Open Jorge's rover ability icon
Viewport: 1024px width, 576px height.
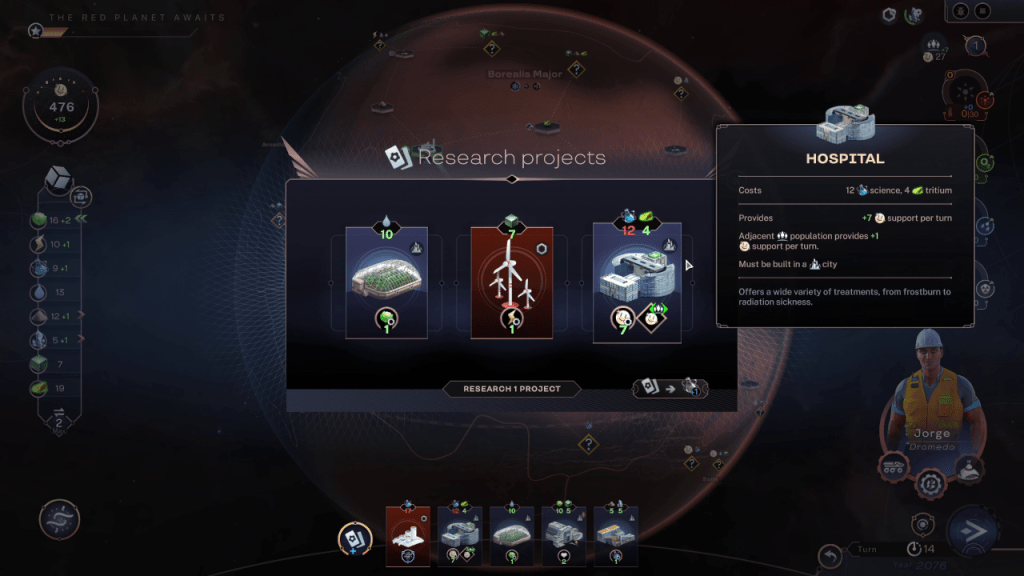click(892, 468)
